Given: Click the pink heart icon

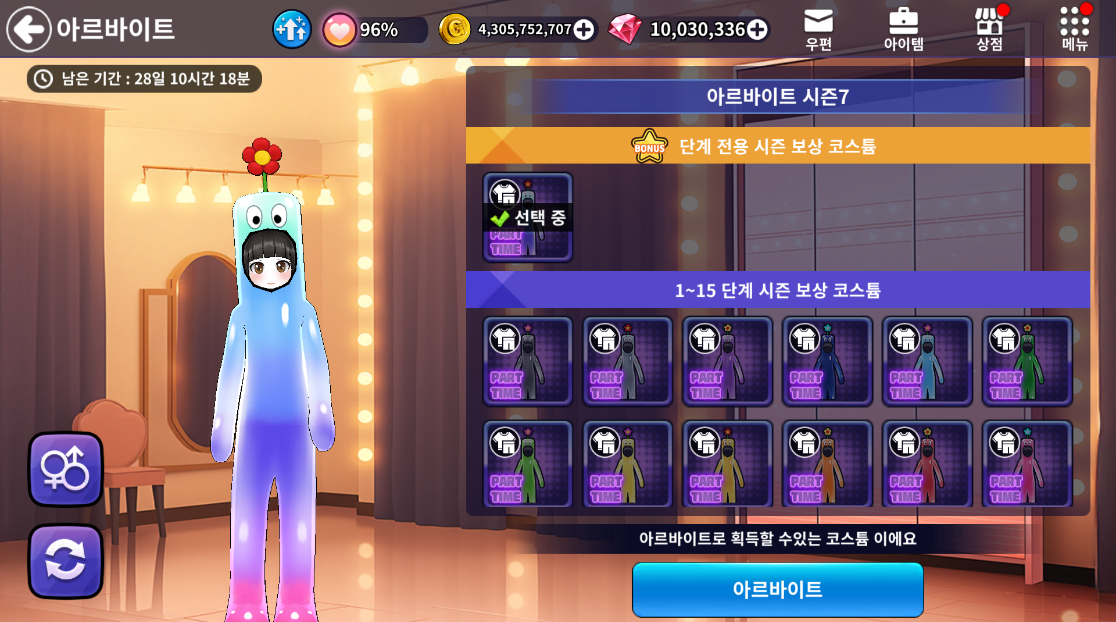Looking at the screenshot, I should (339, 29).
